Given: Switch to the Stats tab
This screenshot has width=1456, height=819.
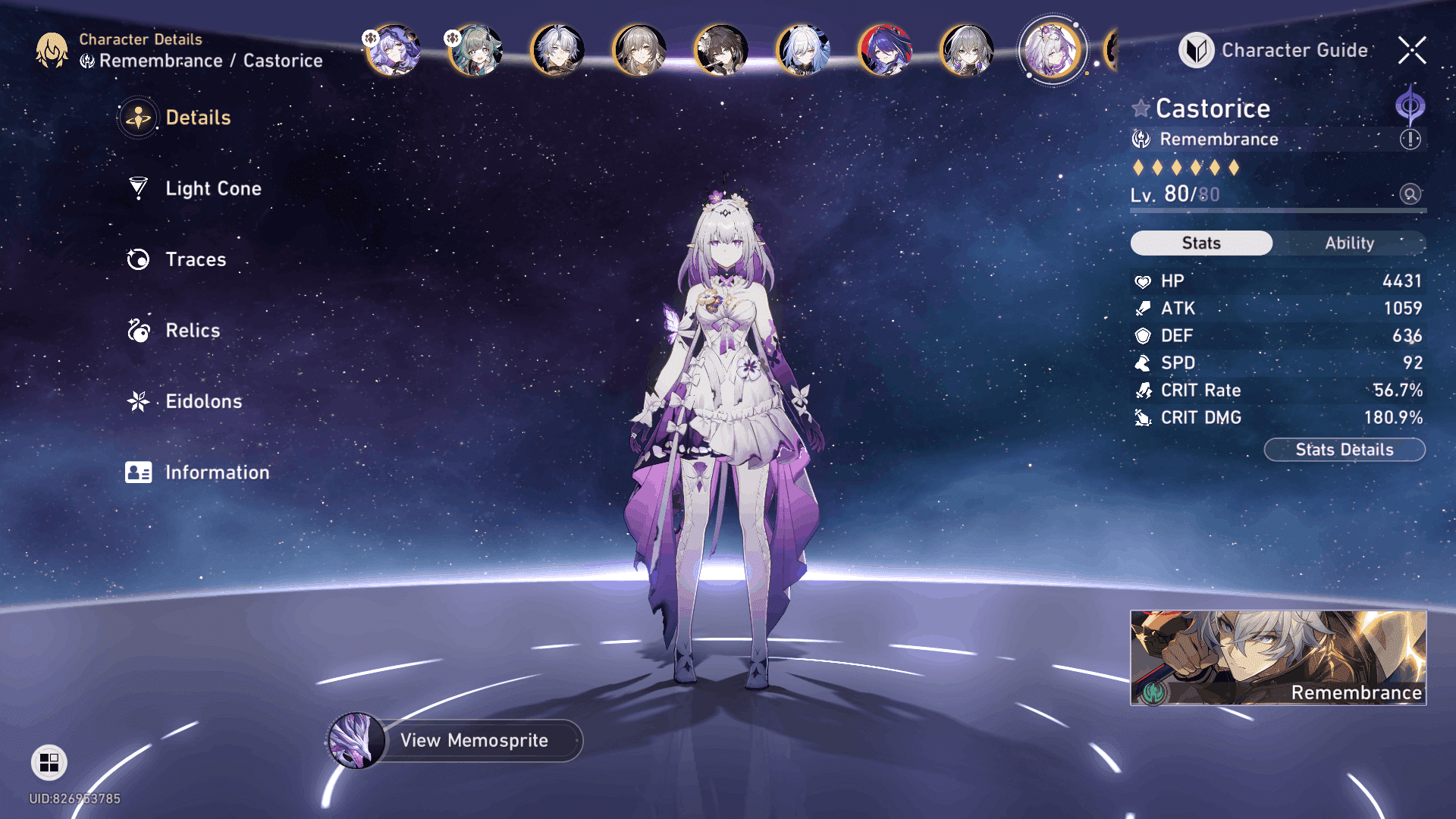Looking at the screenshot, I should click(1201, 243).
